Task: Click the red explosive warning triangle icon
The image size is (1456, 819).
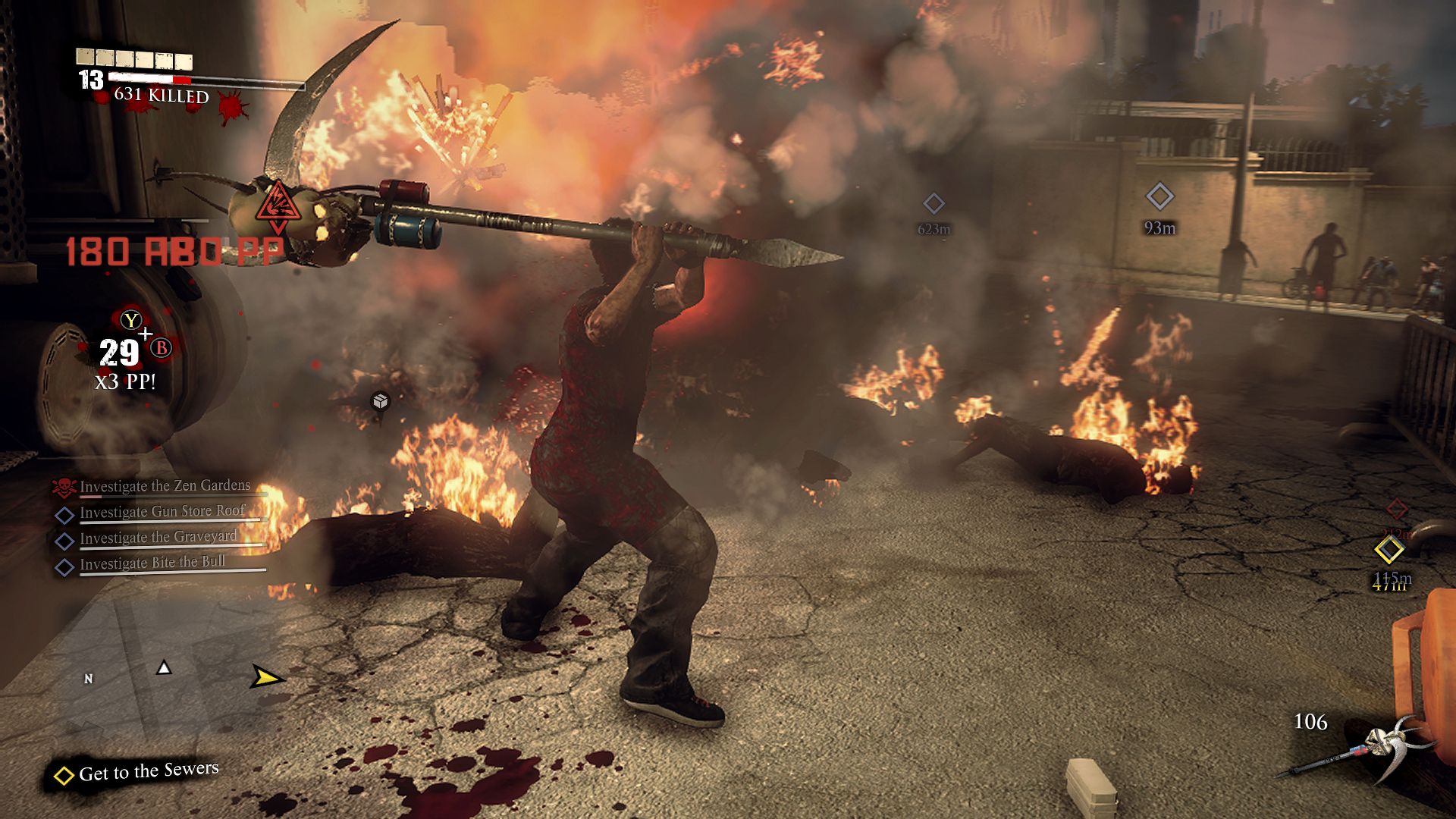Action: pos(278,202)
